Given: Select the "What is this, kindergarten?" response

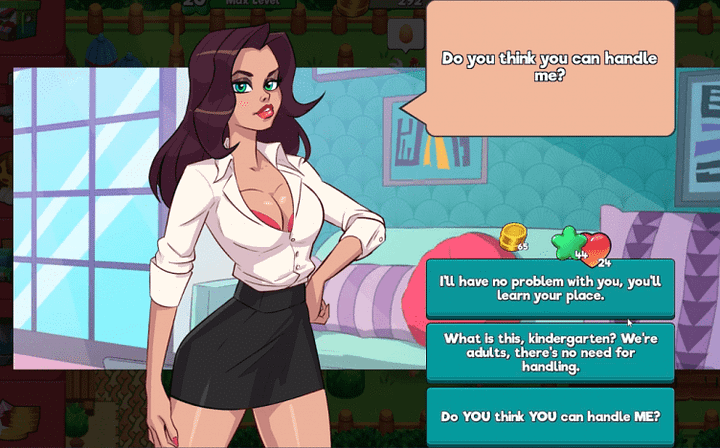Looking at the screenshot, I should pyautogui.click(x=550, y=352).
